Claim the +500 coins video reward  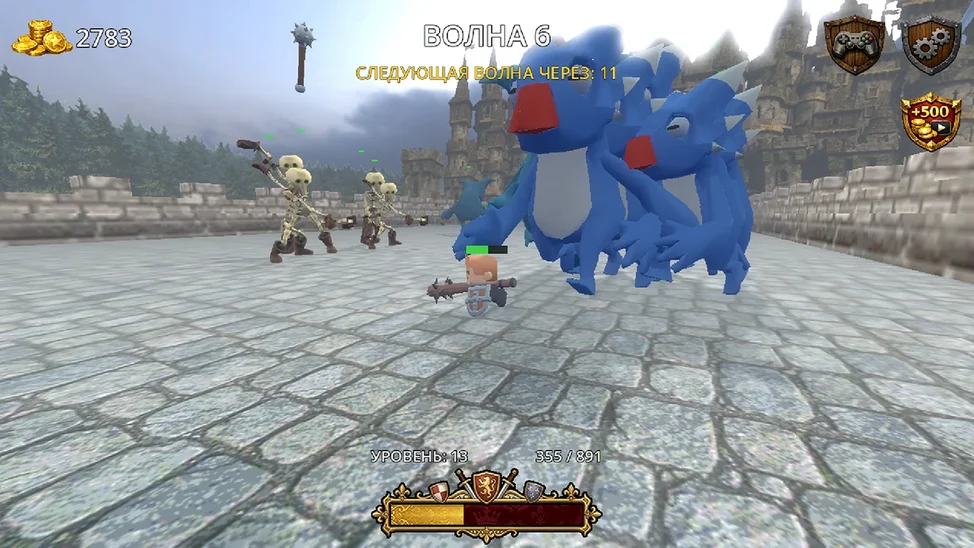click(929, 120)
